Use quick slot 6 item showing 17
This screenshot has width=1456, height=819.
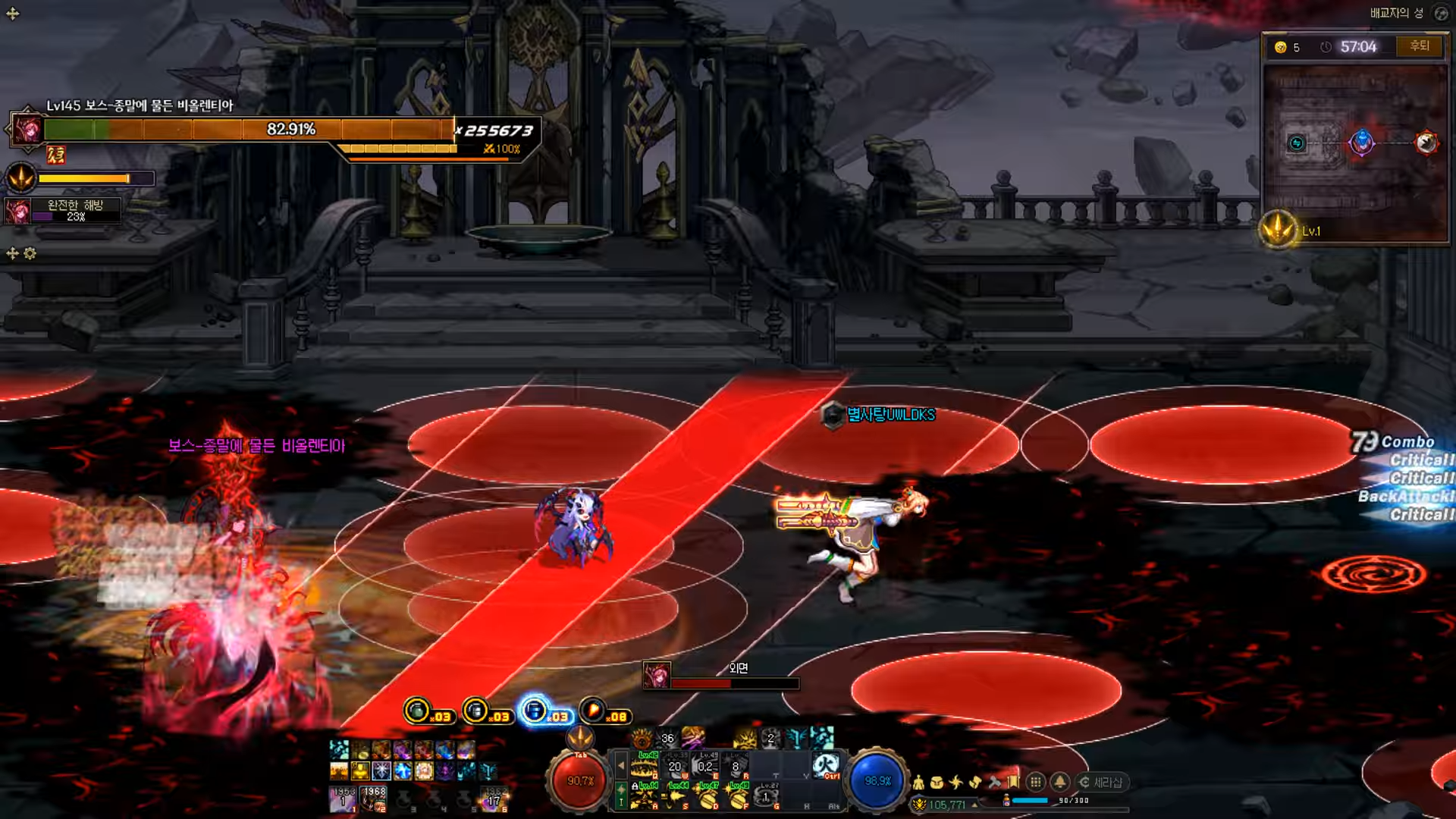tap(494, 798)
